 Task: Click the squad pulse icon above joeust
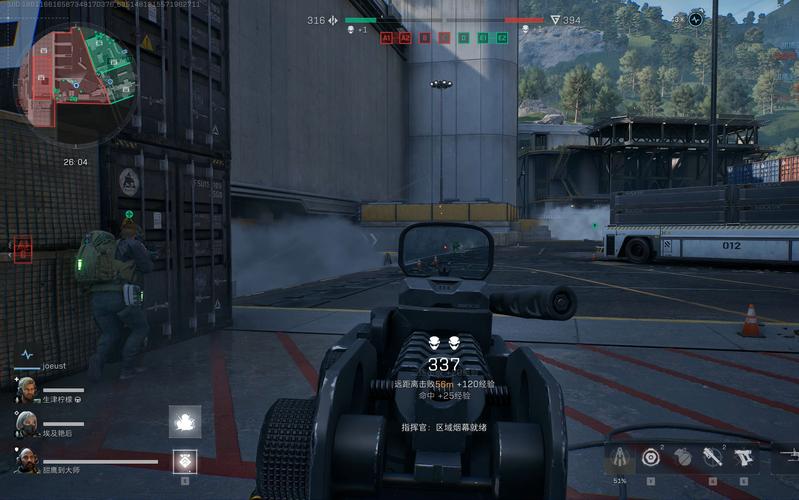pyautogui.click(x=27, y=354)
